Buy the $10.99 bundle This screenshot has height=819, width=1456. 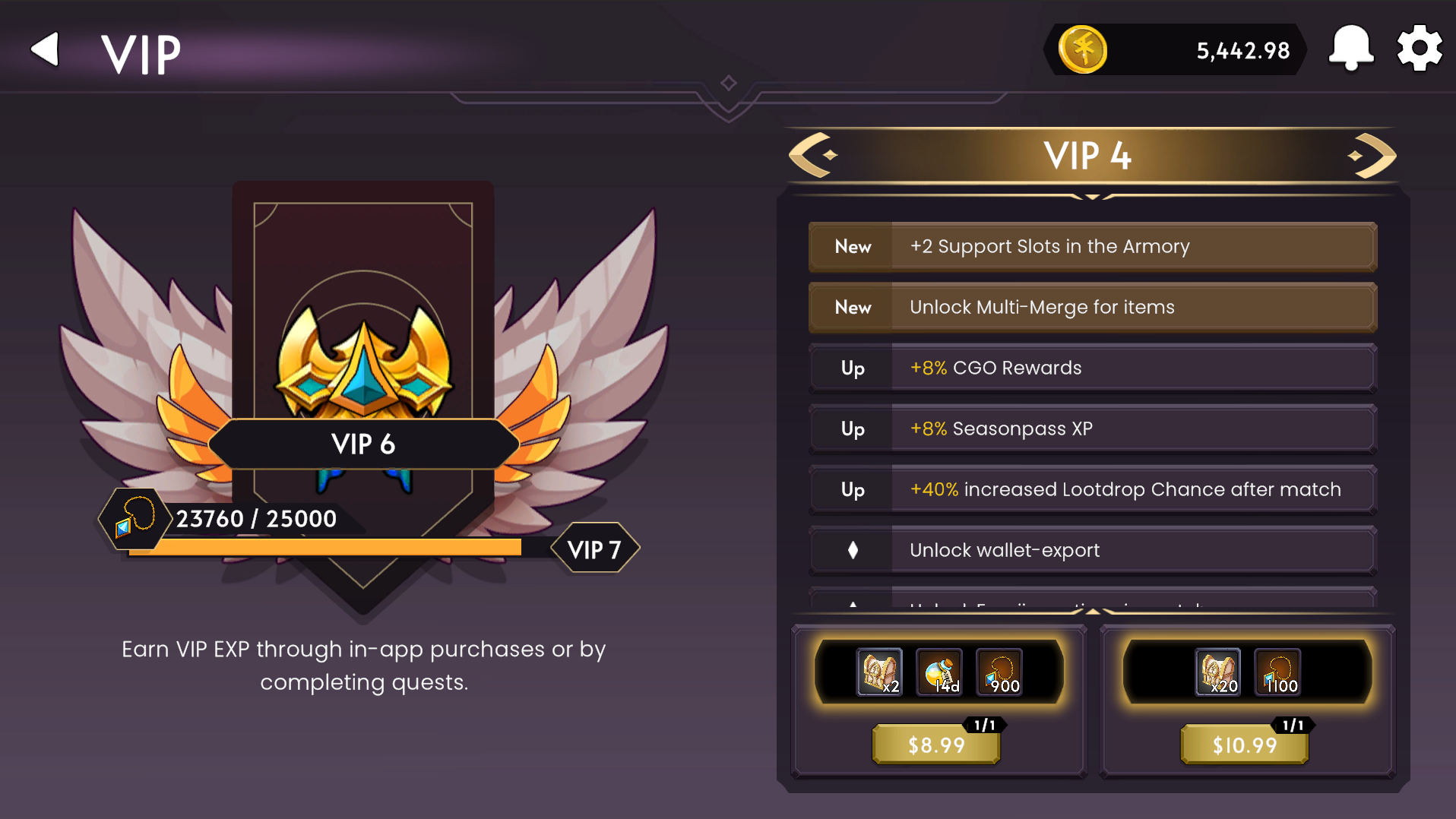tap(1244, 745)
